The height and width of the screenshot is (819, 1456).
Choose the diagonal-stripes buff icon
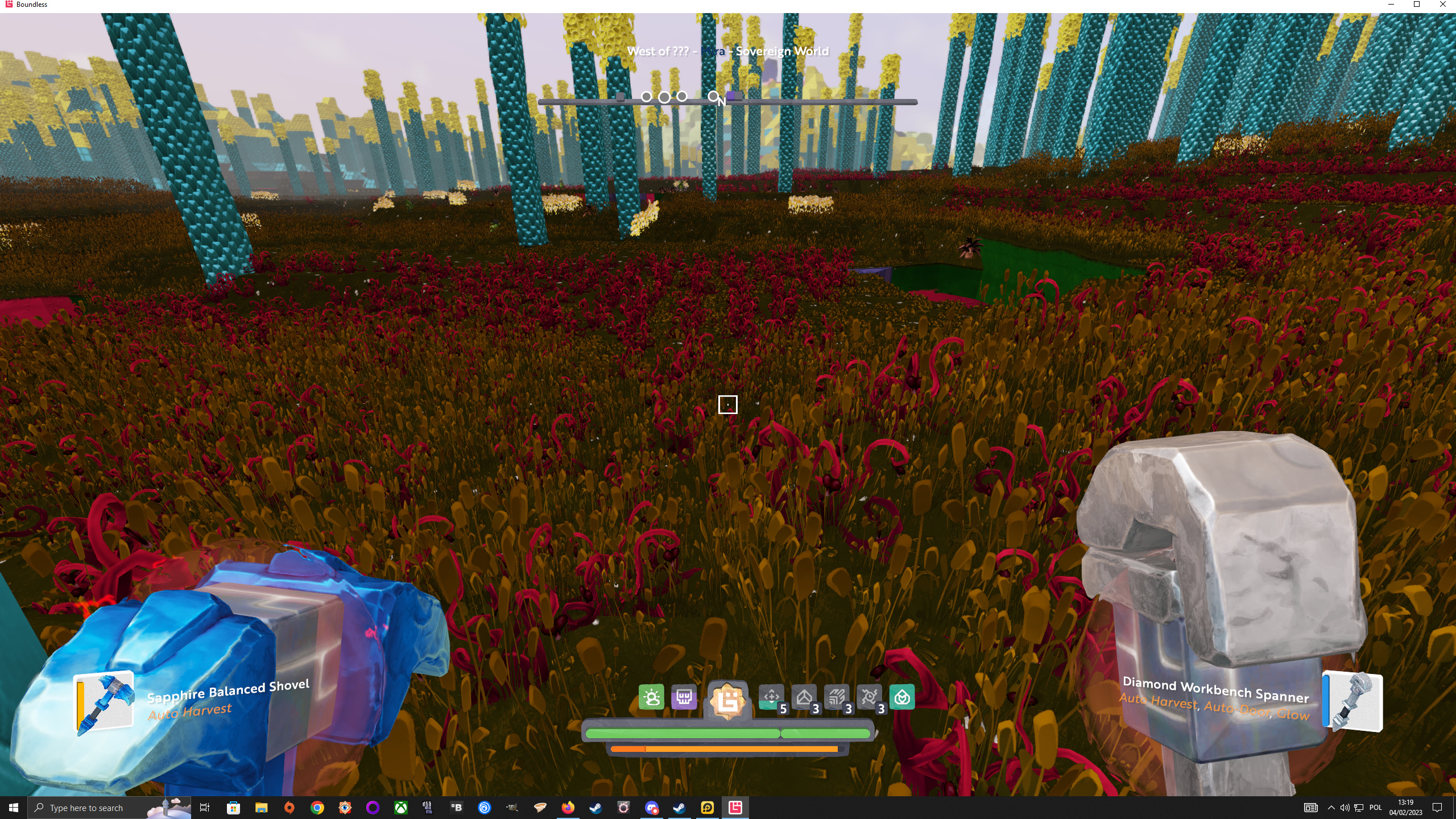tap(837, 697)
